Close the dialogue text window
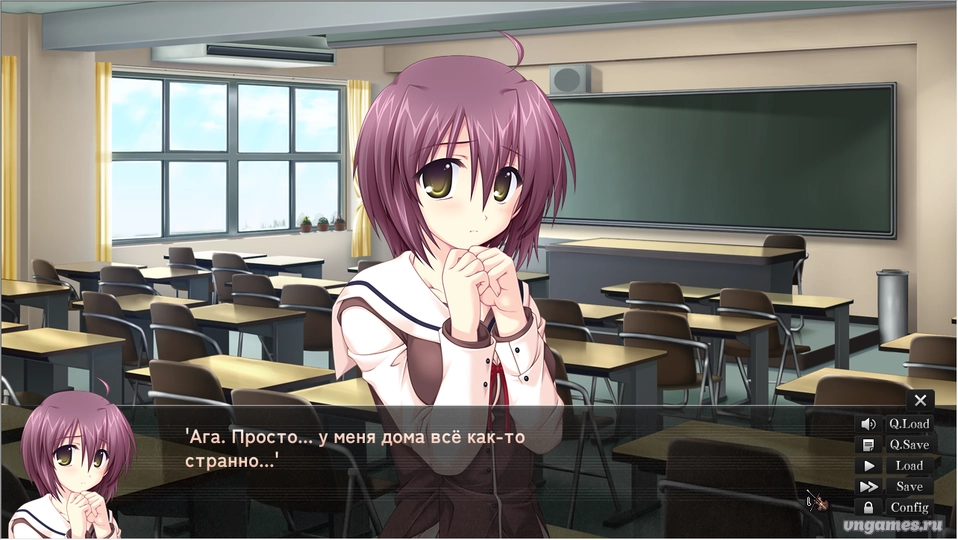Screen dimensions: 958x540 pos(920,400)
